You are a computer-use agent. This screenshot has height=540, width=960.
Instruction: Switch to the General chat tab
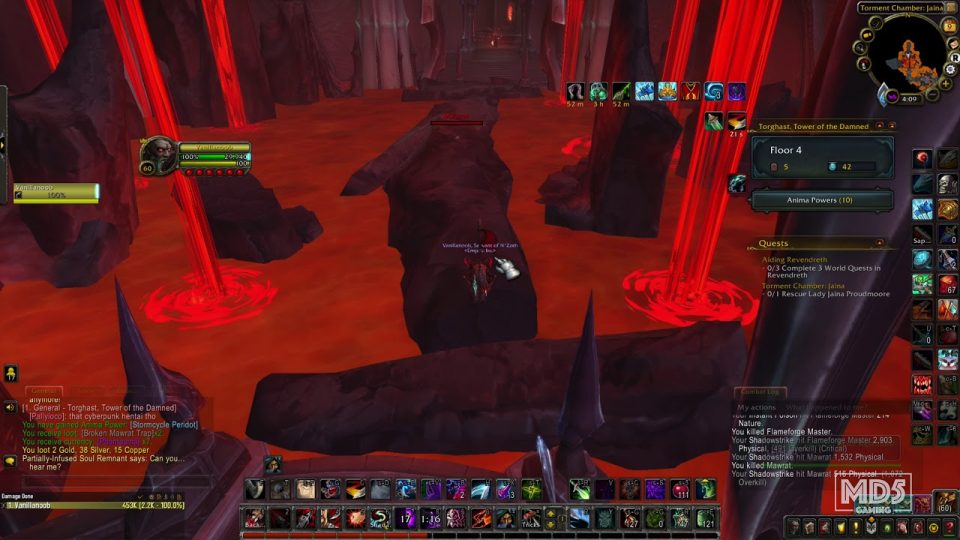click(x=43, y=391)
